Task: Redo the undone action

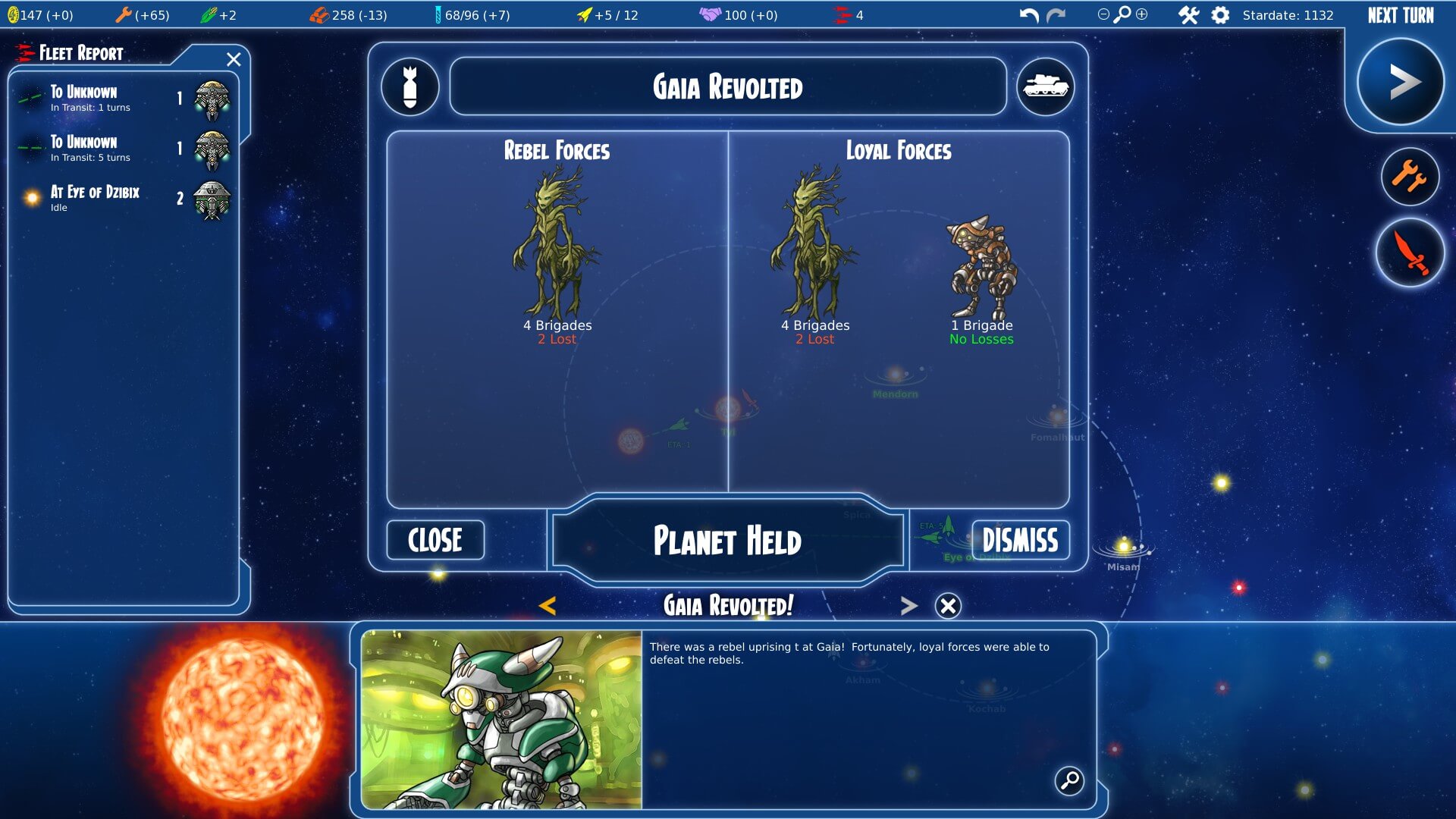Action: 1056,15
